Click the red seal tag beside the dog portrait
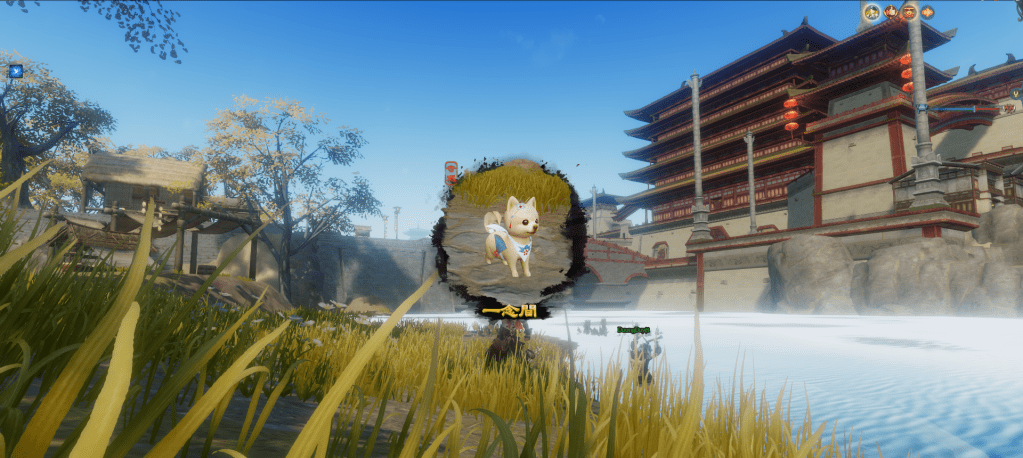This screenshot has width=1023, height=458. point(451,172)
